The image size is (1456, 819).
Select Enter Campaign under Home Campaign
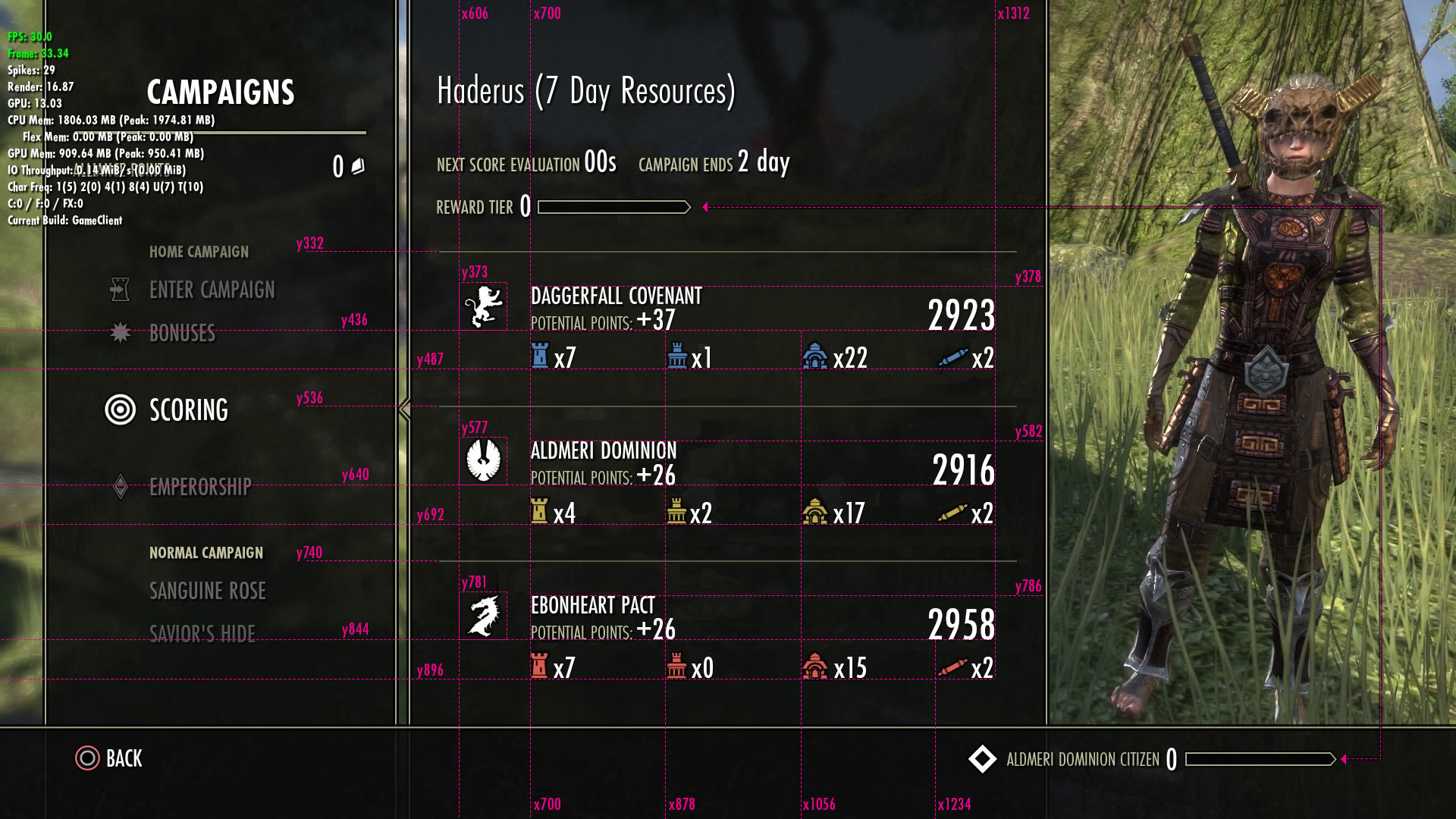[212, 290]
